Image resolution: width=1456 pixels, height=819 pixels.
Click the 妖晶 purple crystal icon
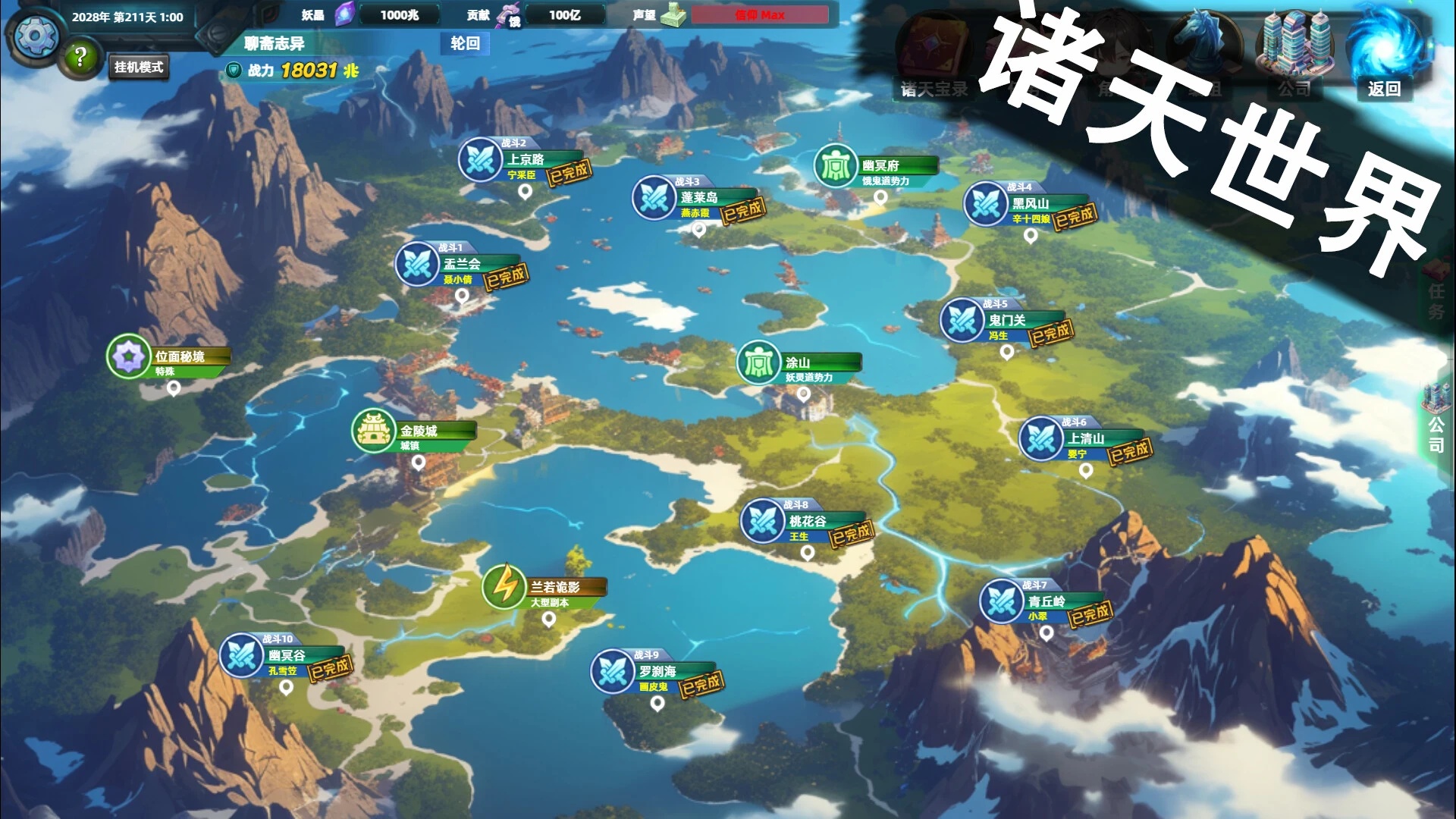tap(345, 14)
